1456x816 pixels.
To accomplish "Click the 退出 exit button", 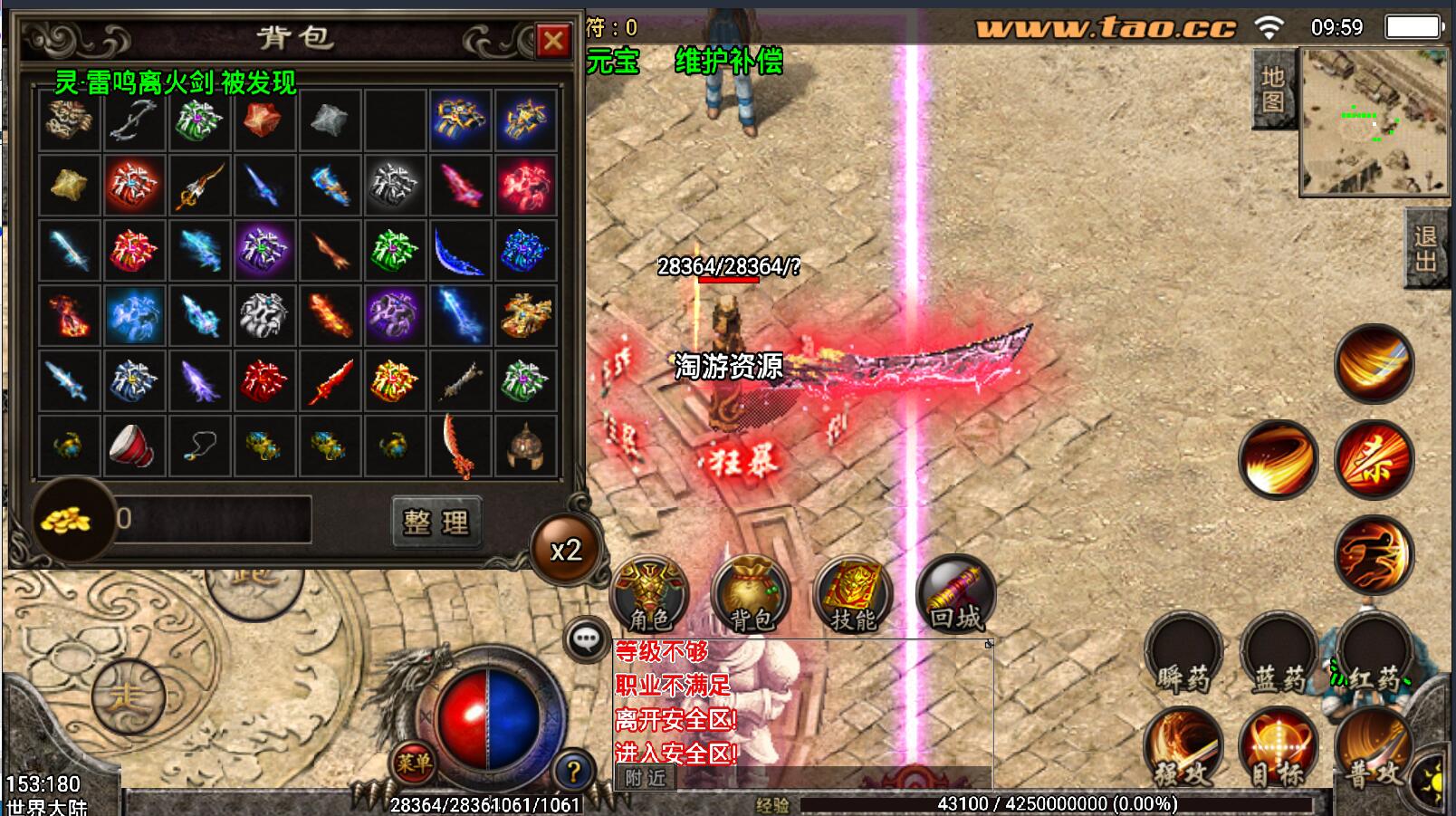I will [1425, 248].
